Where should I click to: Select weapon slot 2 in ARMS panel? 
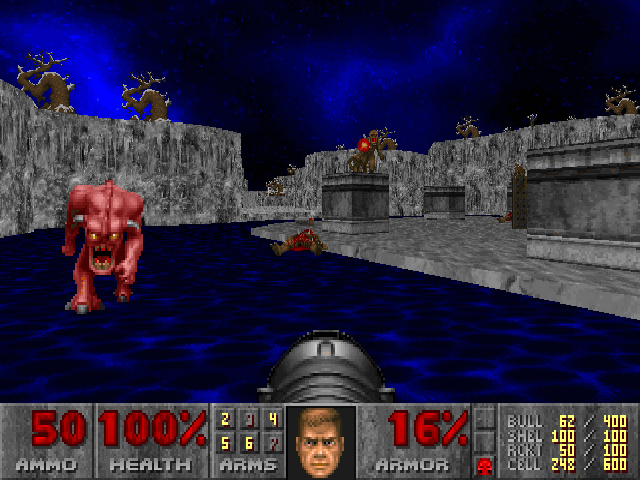tap(226, 420)
